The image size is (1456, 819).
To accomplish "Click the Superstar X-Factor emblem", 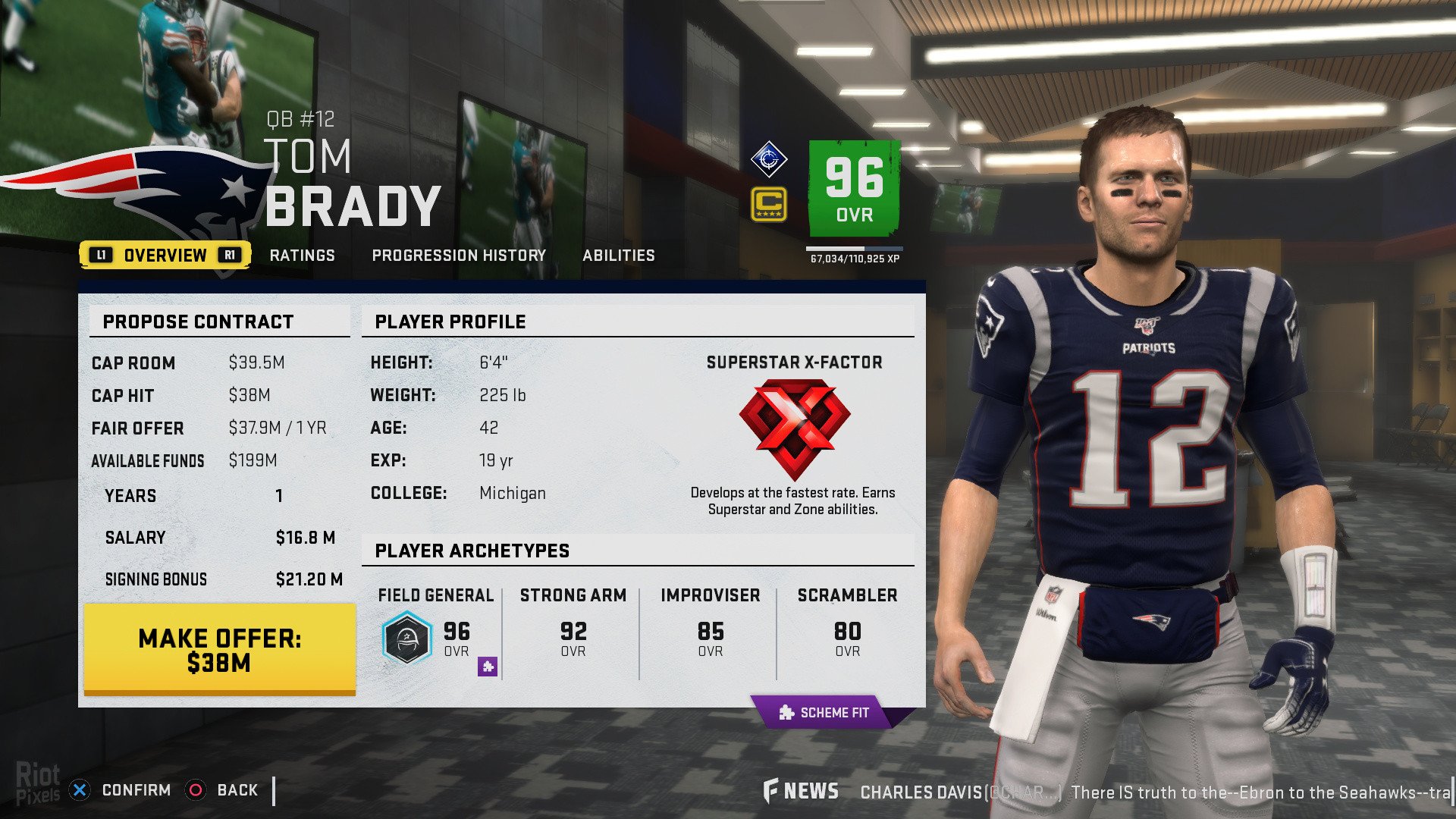I will [794, 428].
